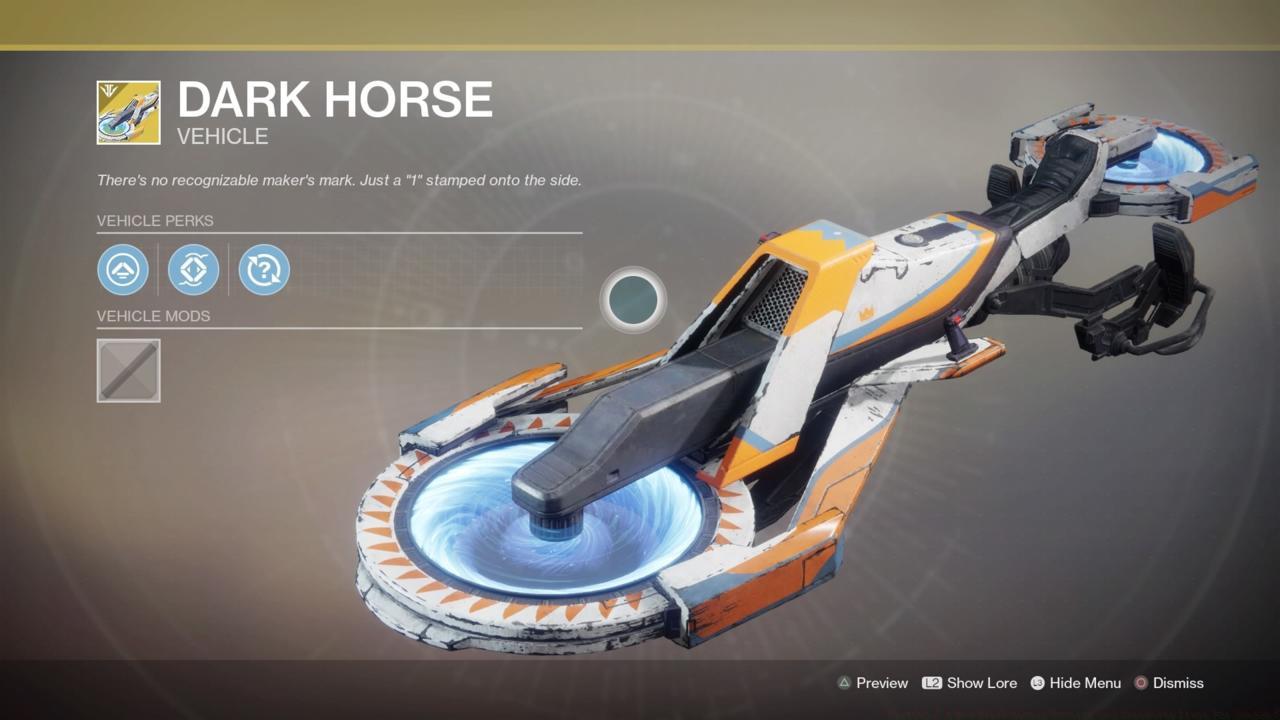Click the VEHICLE MODS section header
The width and height of the screenshot is (1280, 720).
[154, 316]
